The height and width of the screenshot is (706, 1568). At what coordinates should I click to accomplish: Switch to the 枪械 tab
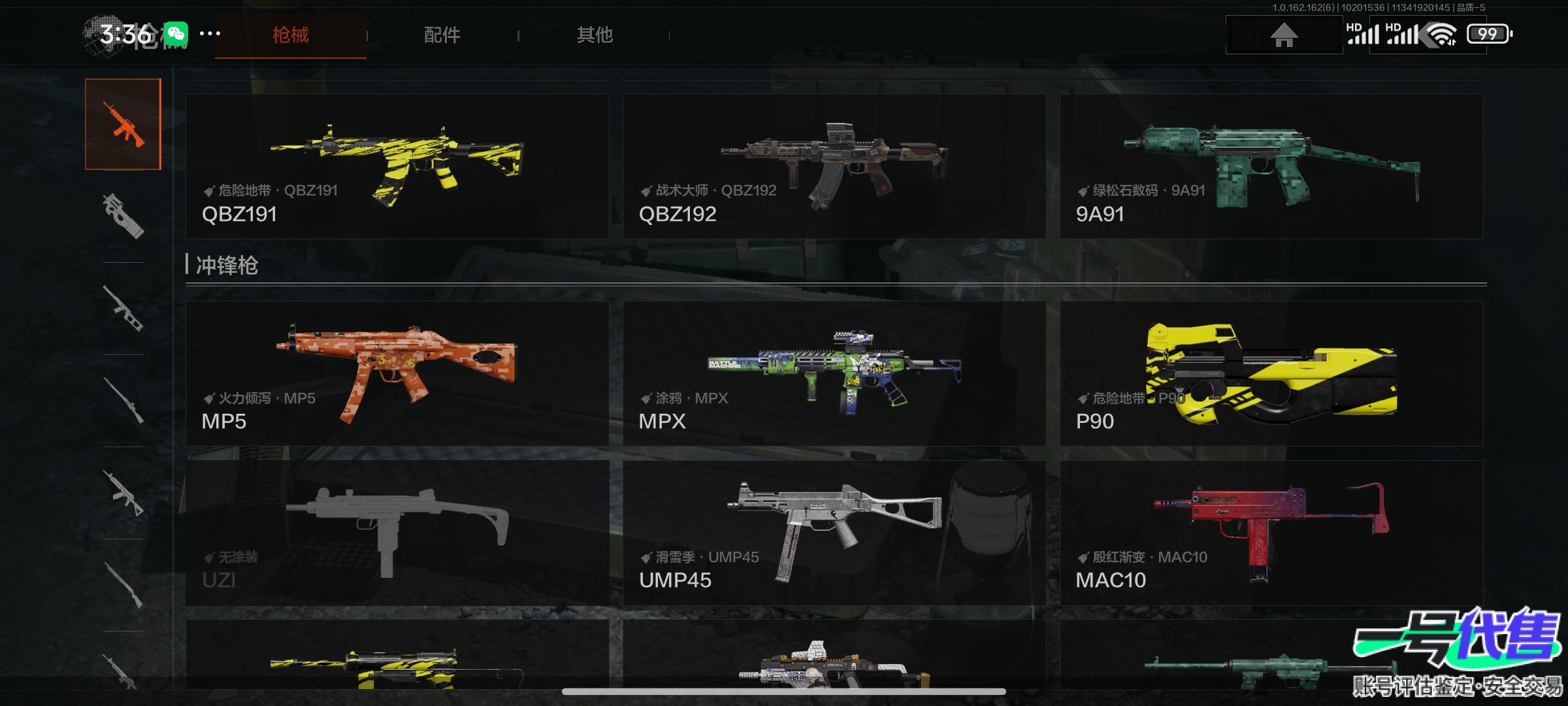[290, 35]
